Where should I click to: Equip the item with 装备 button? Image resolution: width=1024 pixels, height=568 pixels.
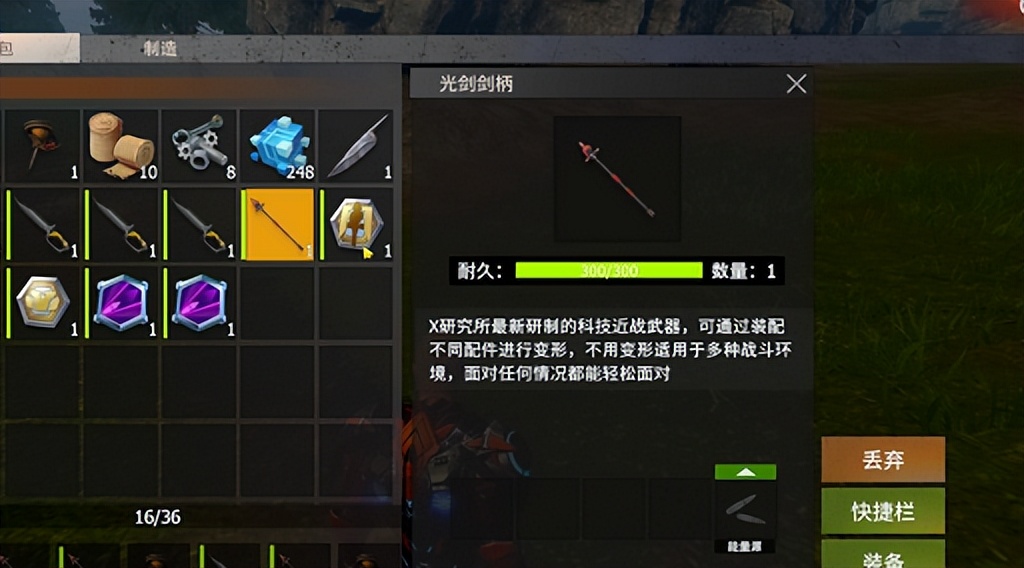tap(883, 555)
